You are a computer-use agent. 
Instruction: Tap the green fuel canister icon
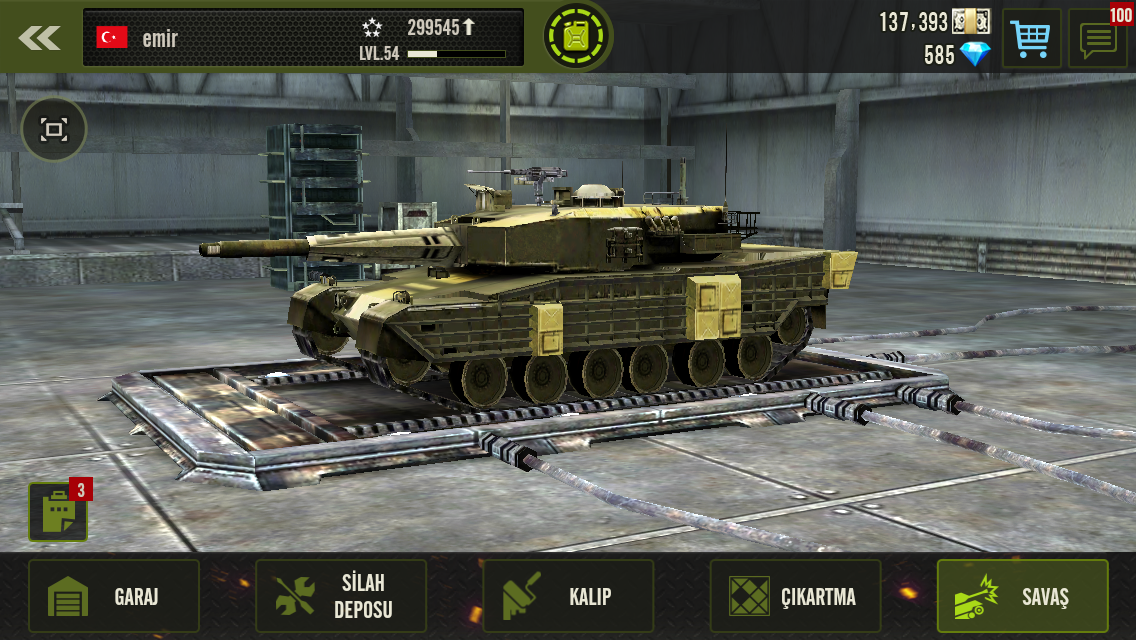pos(578,37)
